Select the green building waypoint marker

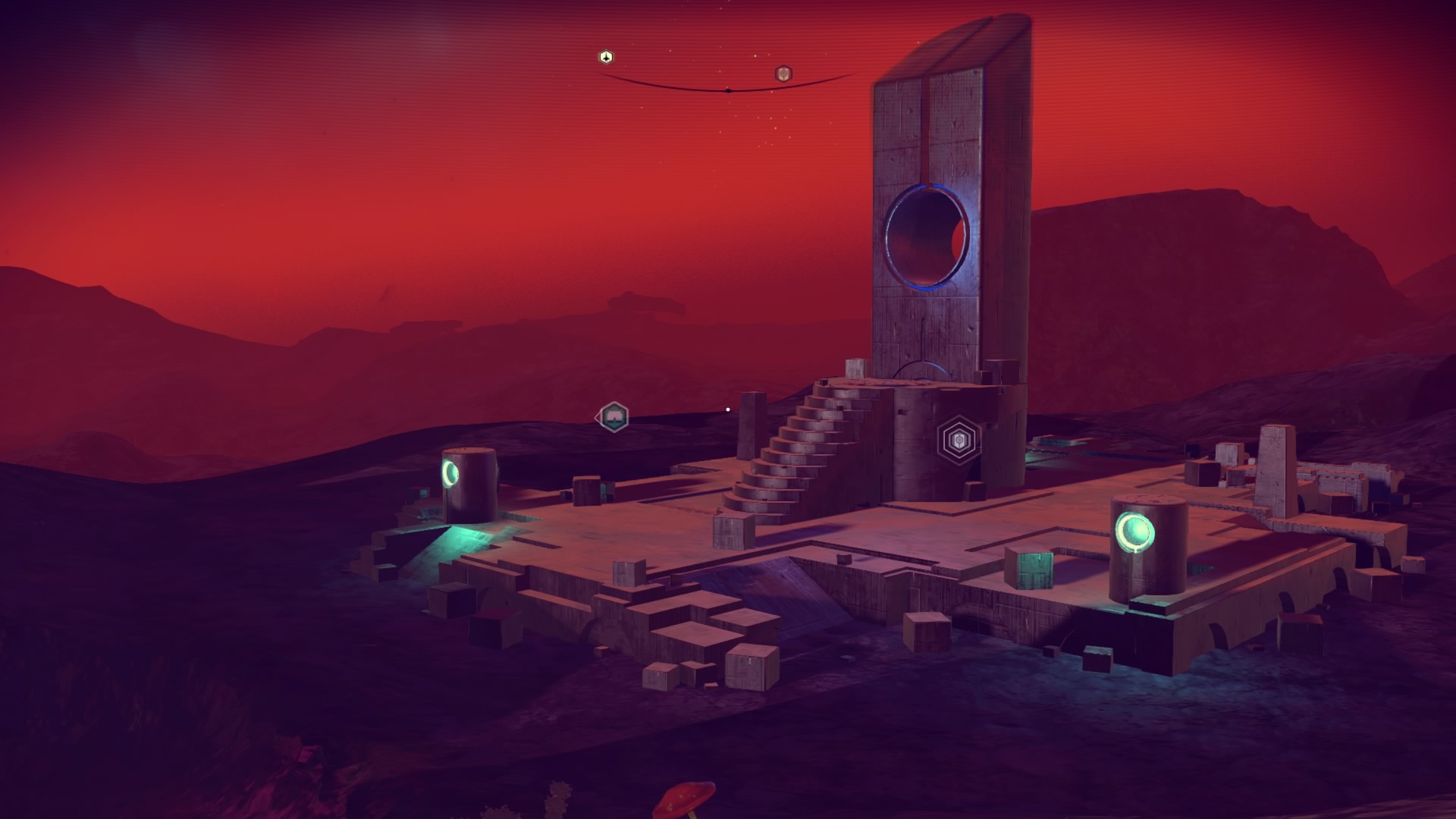click(x=613, y=416)
